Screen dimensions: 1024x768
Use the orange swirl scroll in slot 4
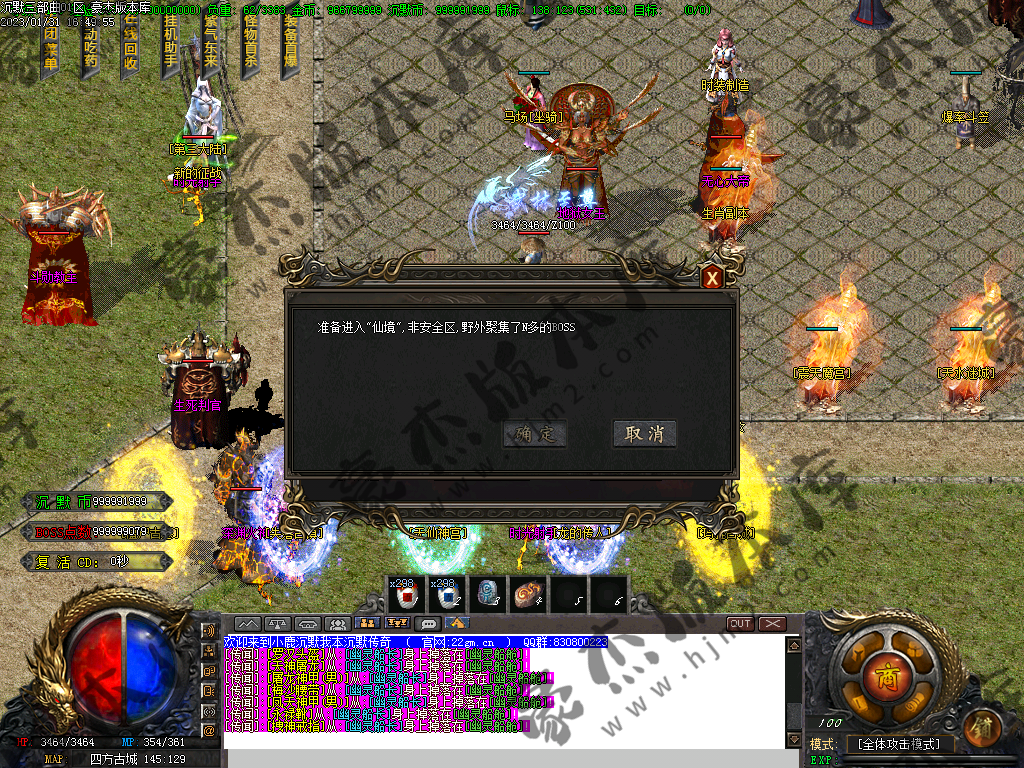coord(527,595)
